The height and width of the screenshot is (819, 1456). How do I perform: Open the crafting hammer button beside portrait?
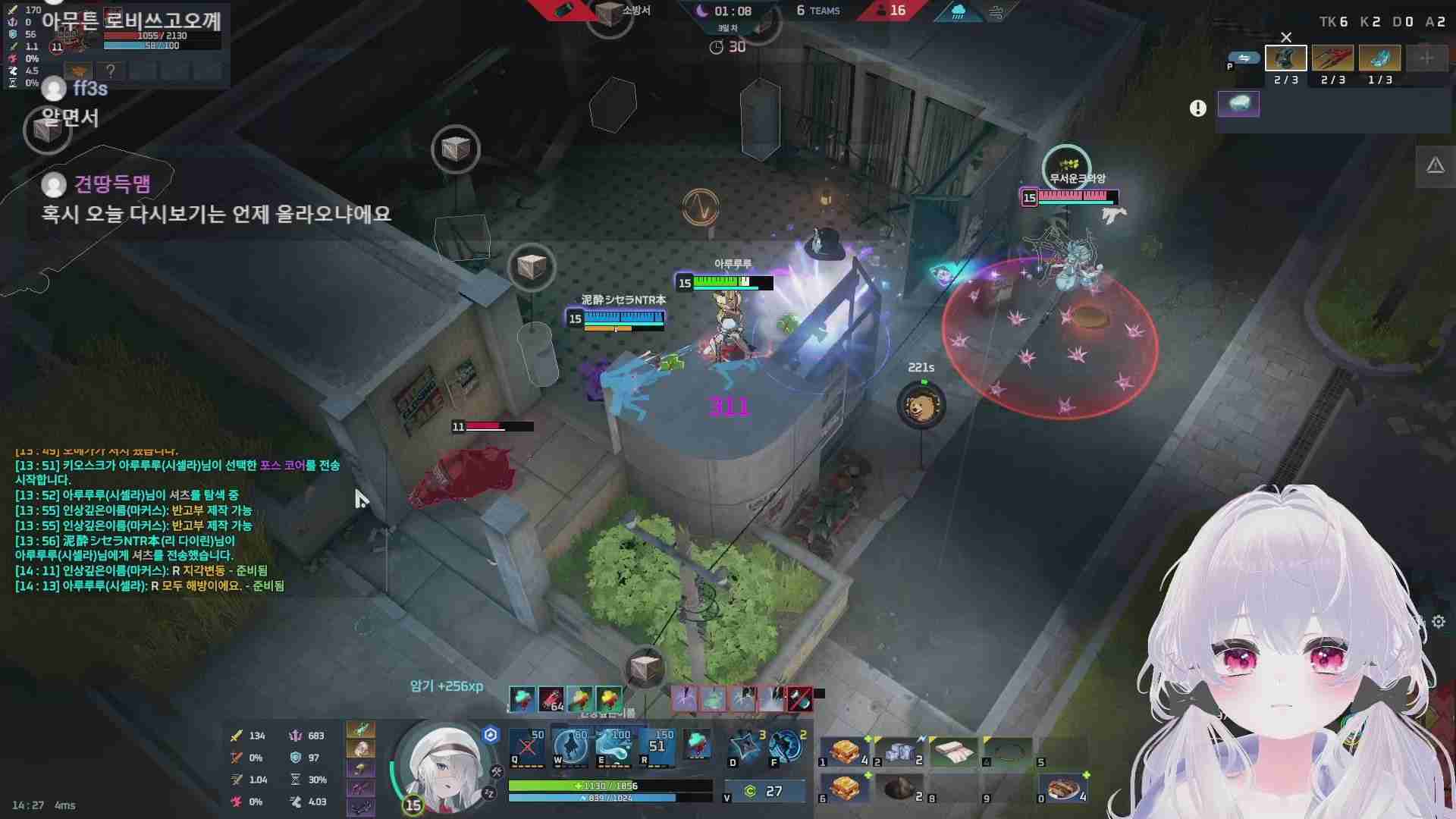[497, 772]
